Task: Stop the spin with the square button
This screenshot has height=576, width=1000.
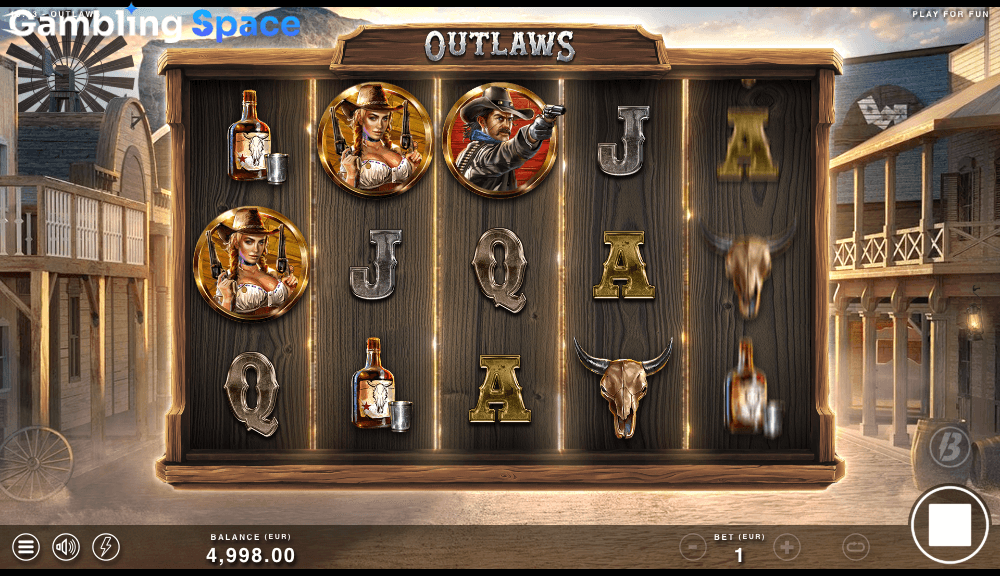Action: (949, 525)
